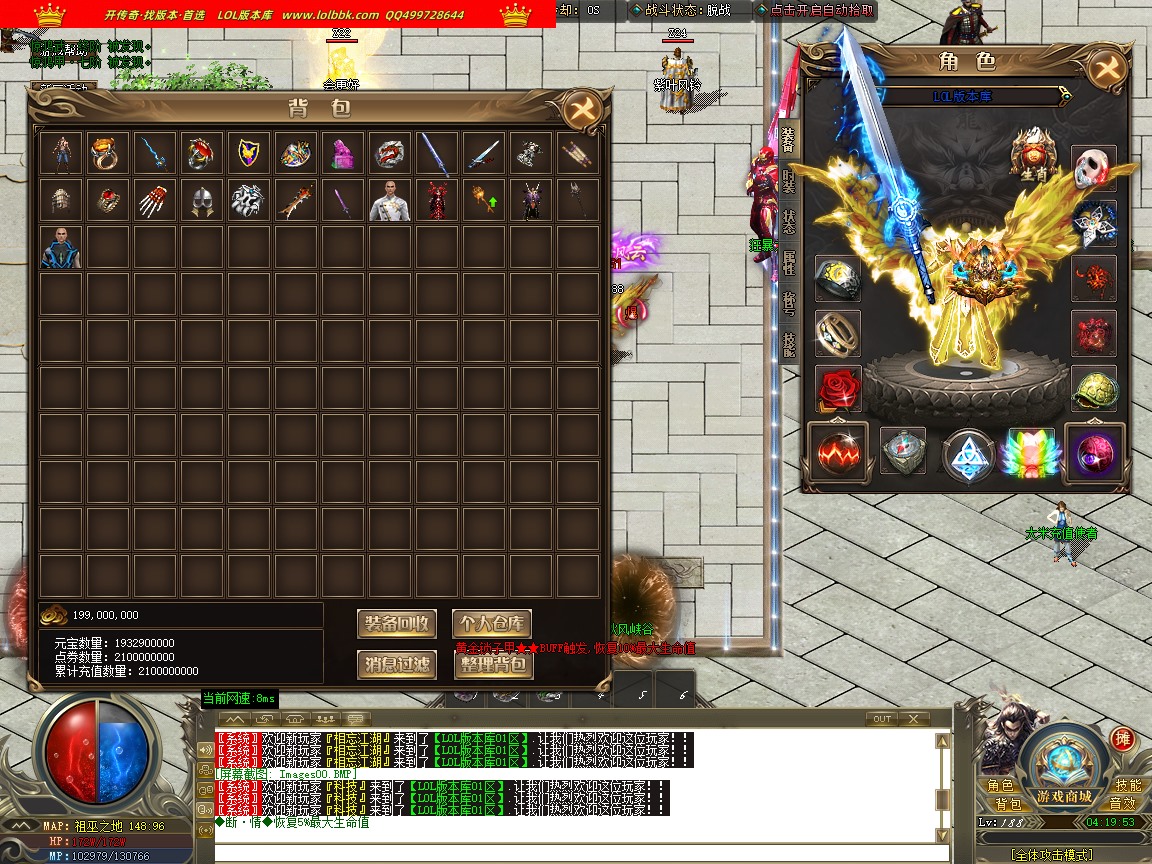Open the 消息过滤 message filter
The image size is (1152, 864).
point(397,664)
